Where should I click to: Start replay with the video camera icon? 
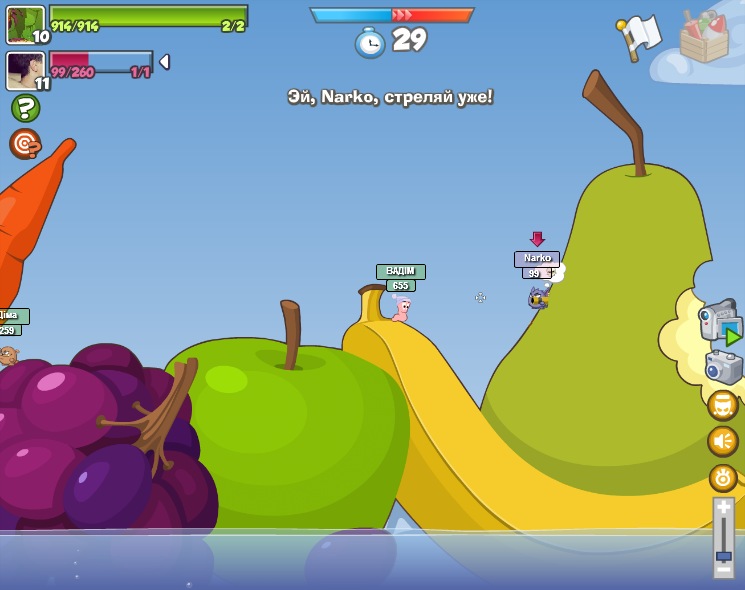pos(720,324)
